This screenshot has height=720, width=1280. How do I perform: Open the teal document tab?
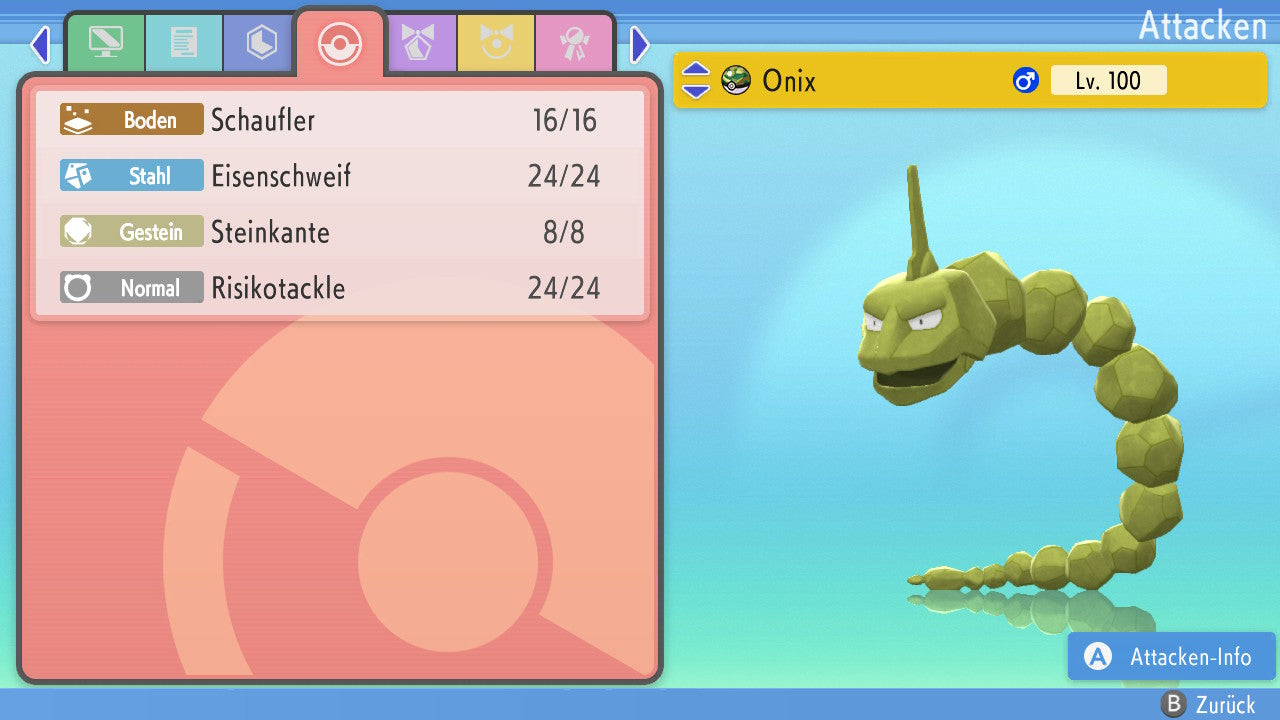tap(183, 43)
